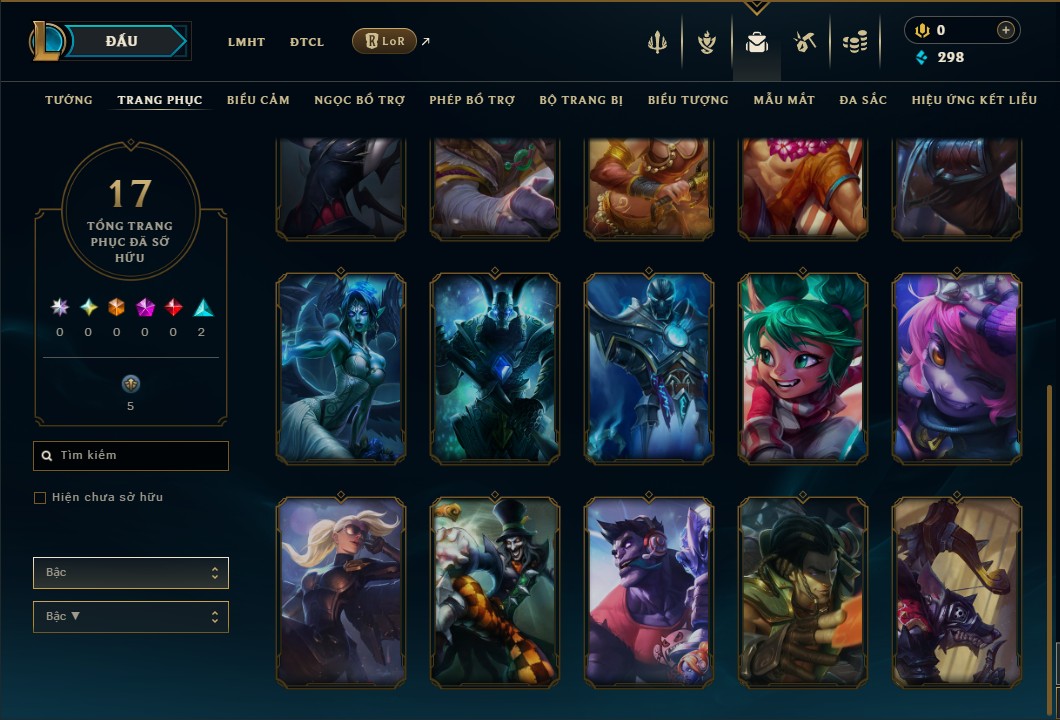Viewport: 1060px width, 720px height.
Task: Switch to the MẪU MẮT tab
Action: click(784, 100)
